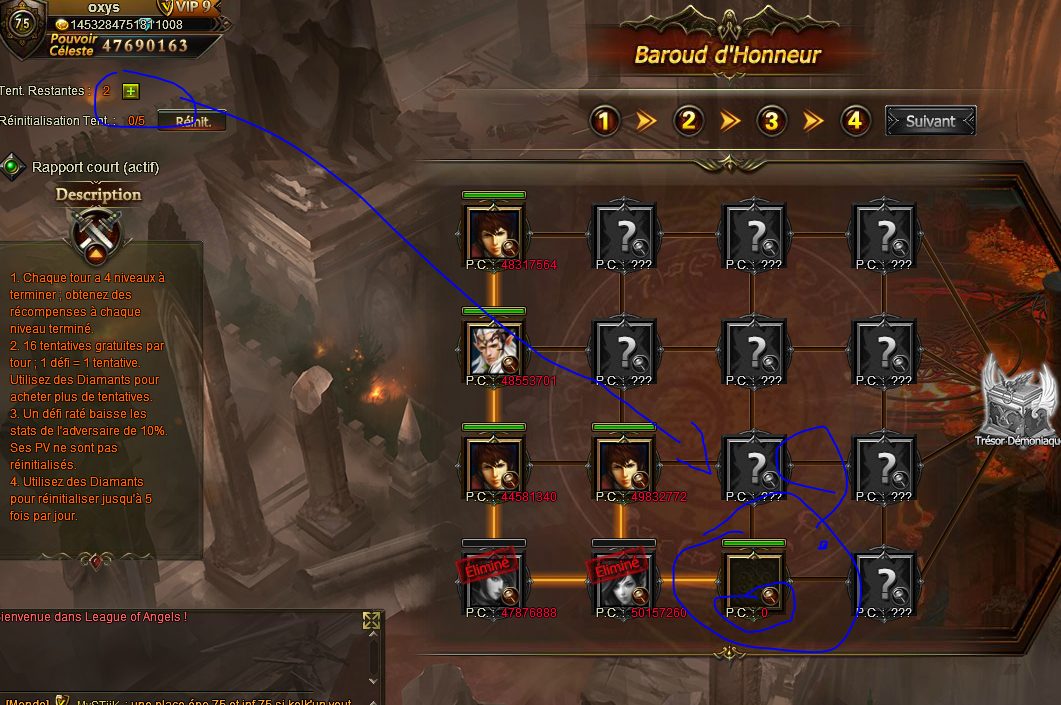Select the empty opponent tile with P.C. 0

(754, 582)
